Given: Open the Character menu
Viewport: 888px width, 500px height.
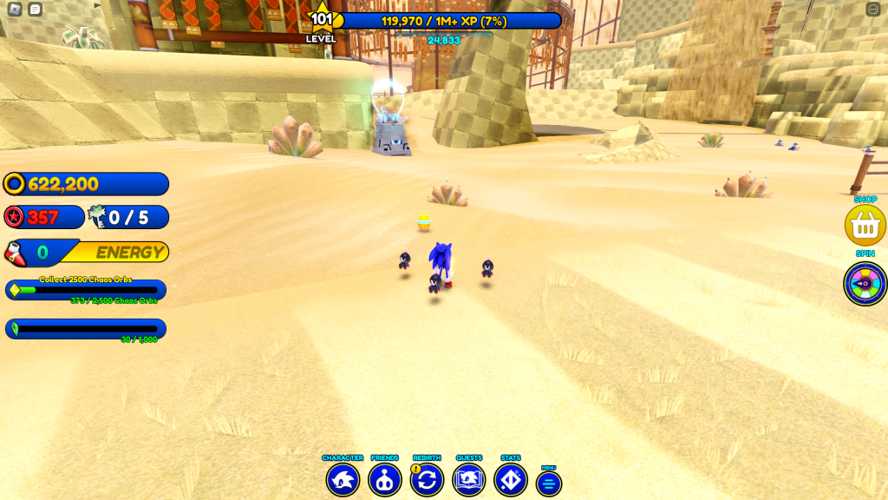Looking at the screenshot, I should (343, 480).
